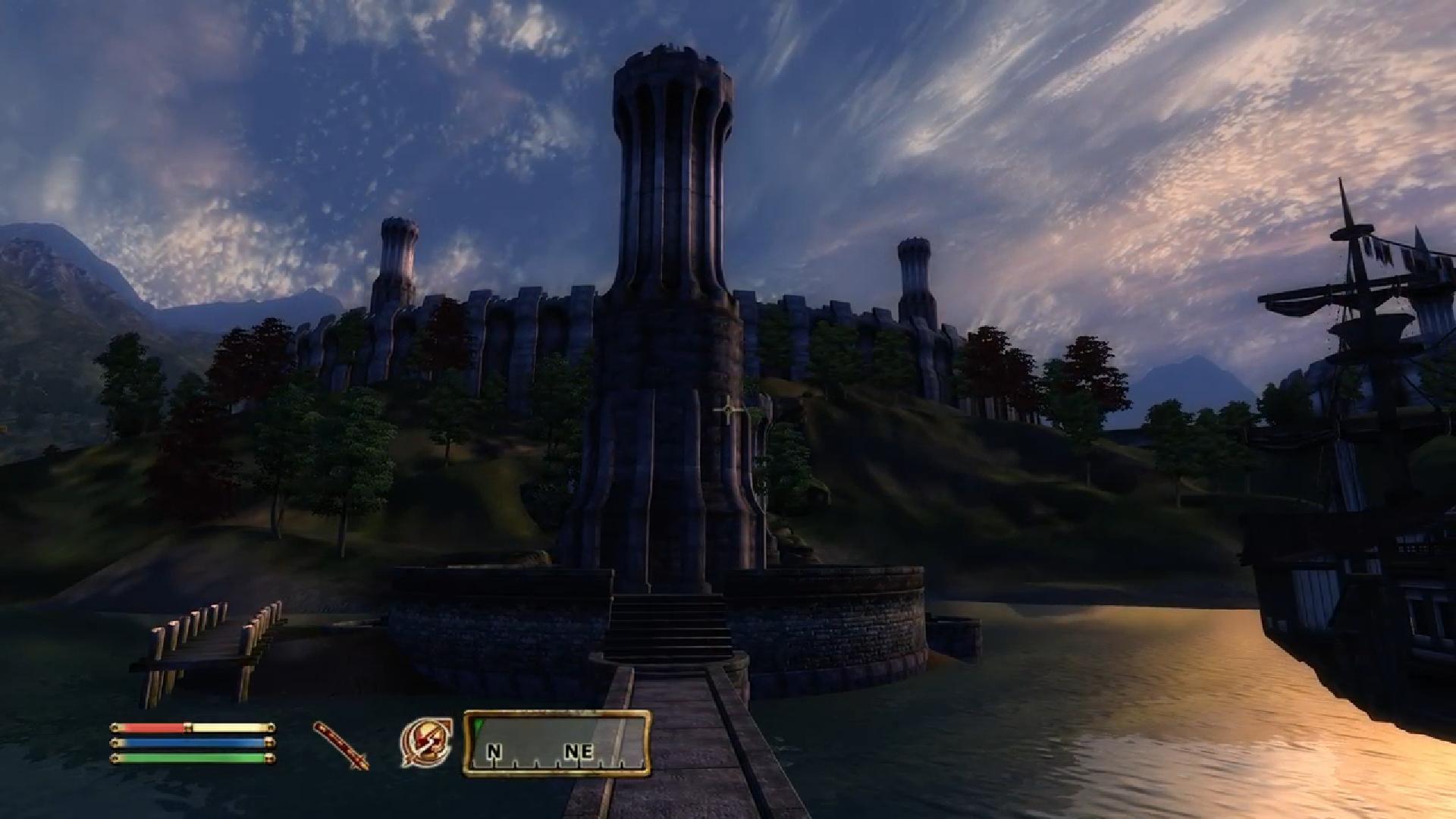This screenshot has height=819, width=1456.
Task: Click the equipped weapon icon
Action: click(x=340, y=745)
